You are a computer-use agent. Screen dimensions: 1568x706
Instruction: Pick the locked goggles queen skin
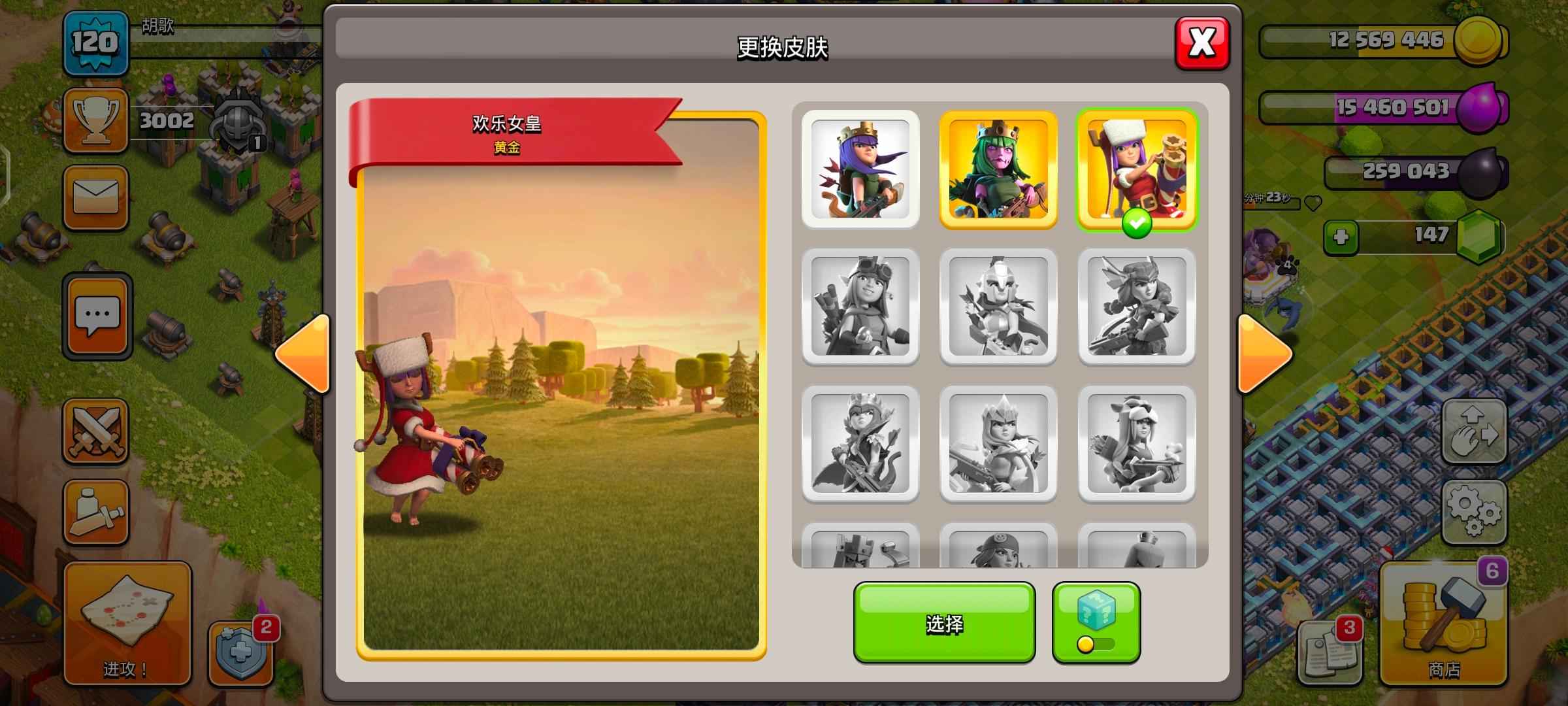pos(860,306)
